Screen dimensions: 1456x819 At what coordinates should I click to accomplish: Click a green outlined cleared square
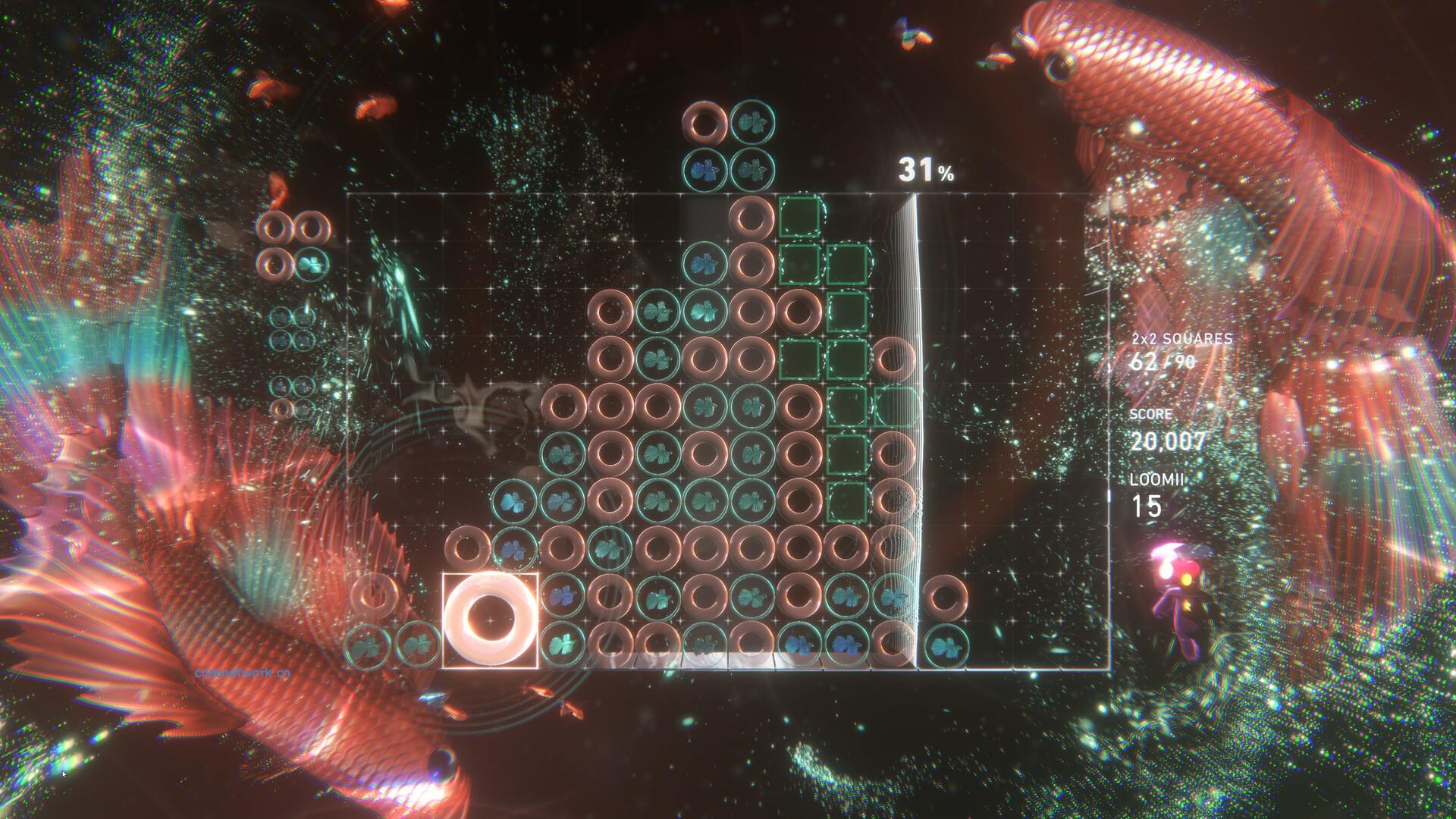[799, 218]
